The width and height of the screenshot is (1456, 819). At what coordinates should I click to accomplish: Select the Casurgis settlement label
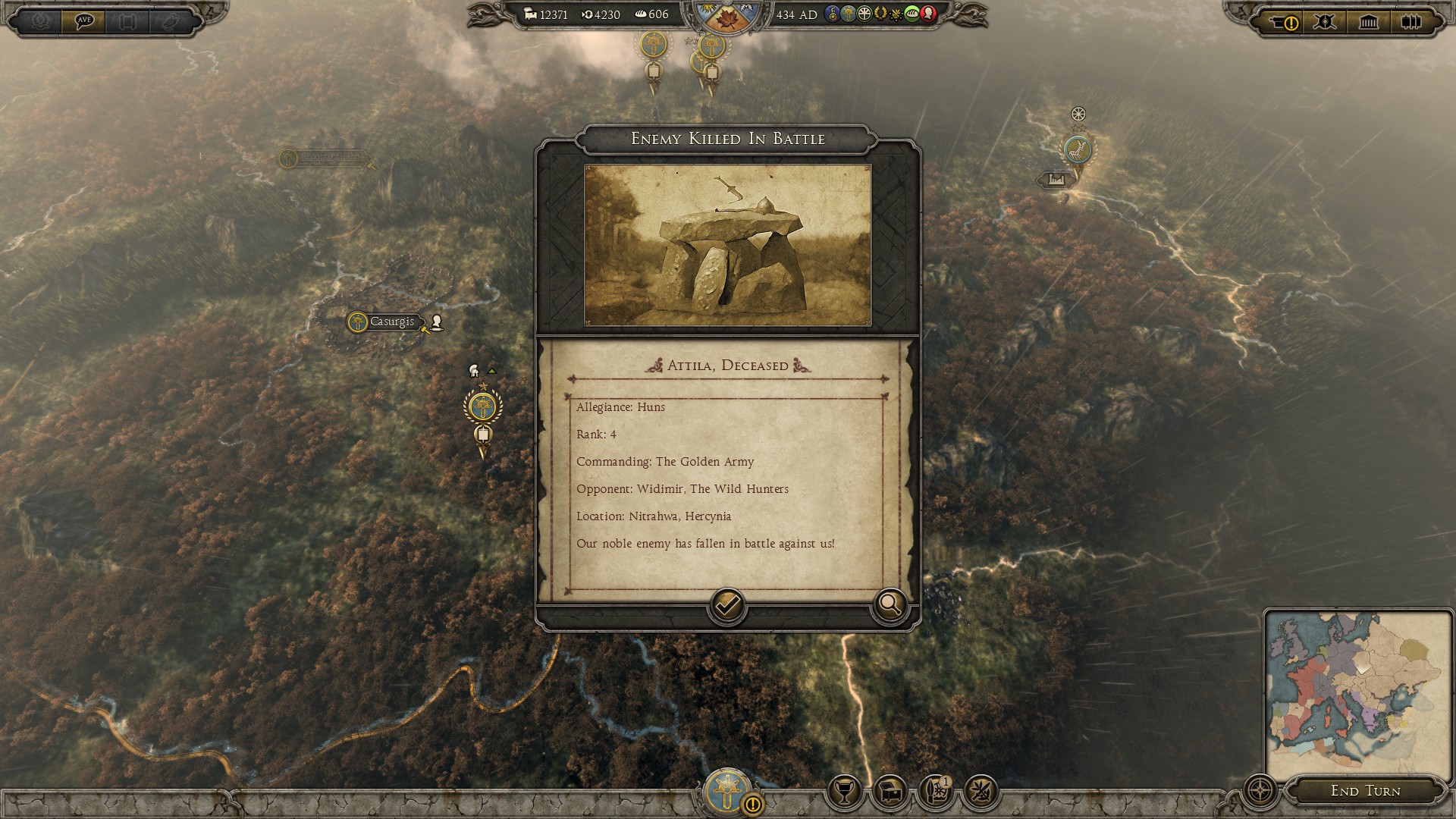[x=391, y=322]
